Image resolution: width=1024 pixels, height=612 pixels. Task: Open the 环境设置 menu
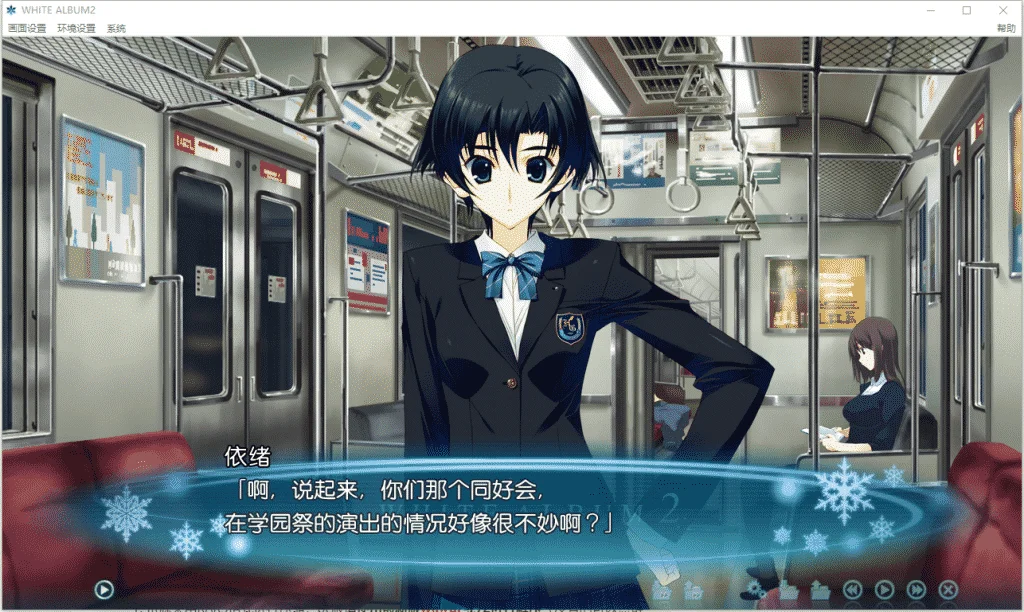76,29
